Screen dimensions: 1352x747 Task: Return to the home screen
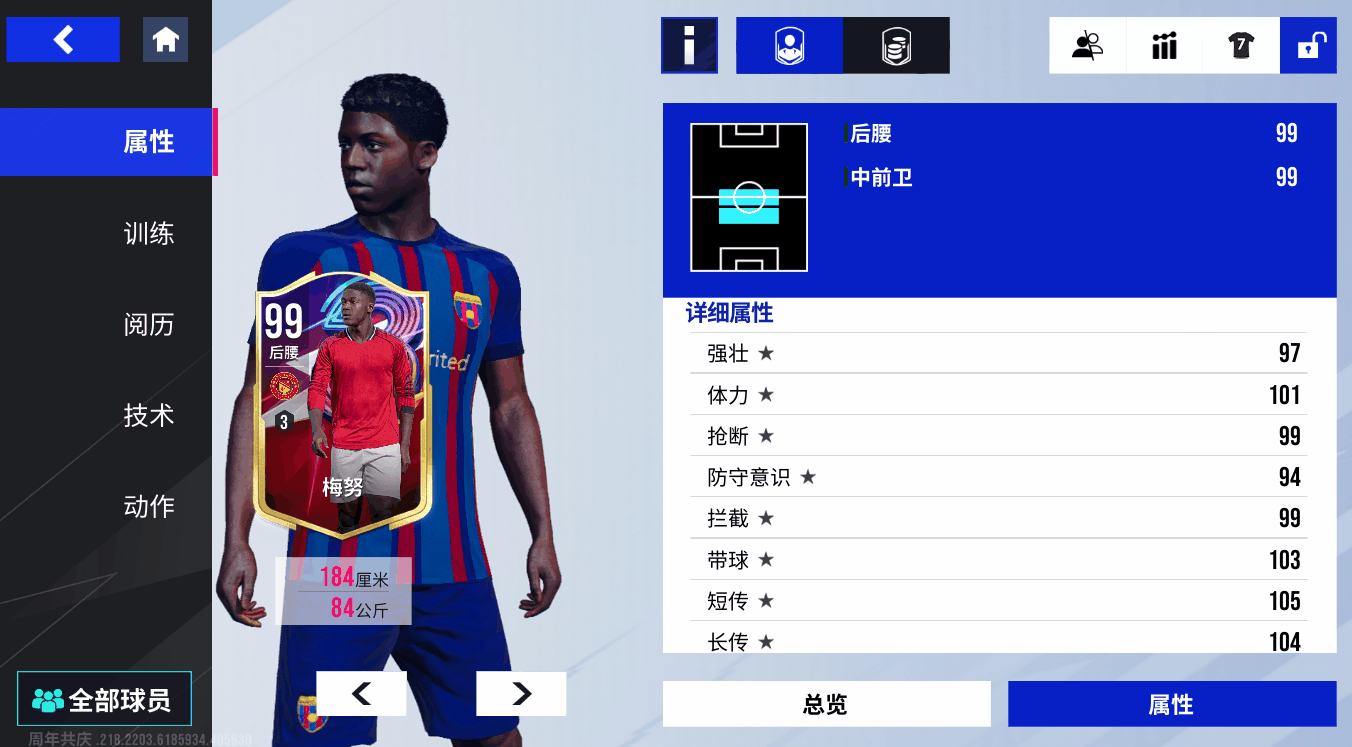pos(165,40)
